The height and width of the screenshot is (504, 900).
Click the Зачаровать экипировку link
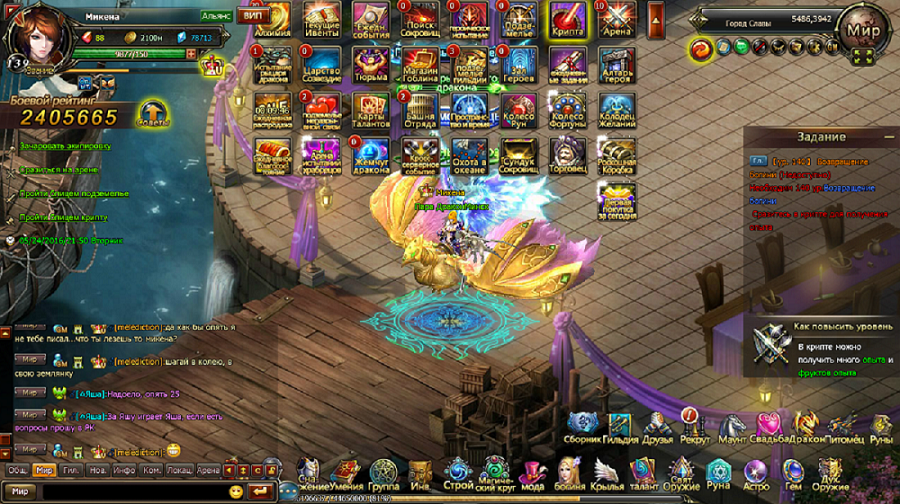pyautogui.click(x=65, y=146)
